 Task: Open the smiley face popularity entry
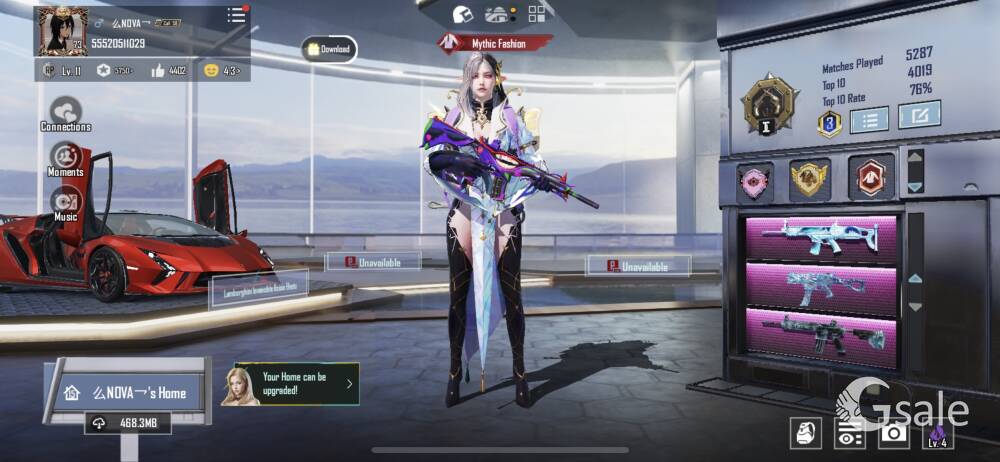(222, 71)
